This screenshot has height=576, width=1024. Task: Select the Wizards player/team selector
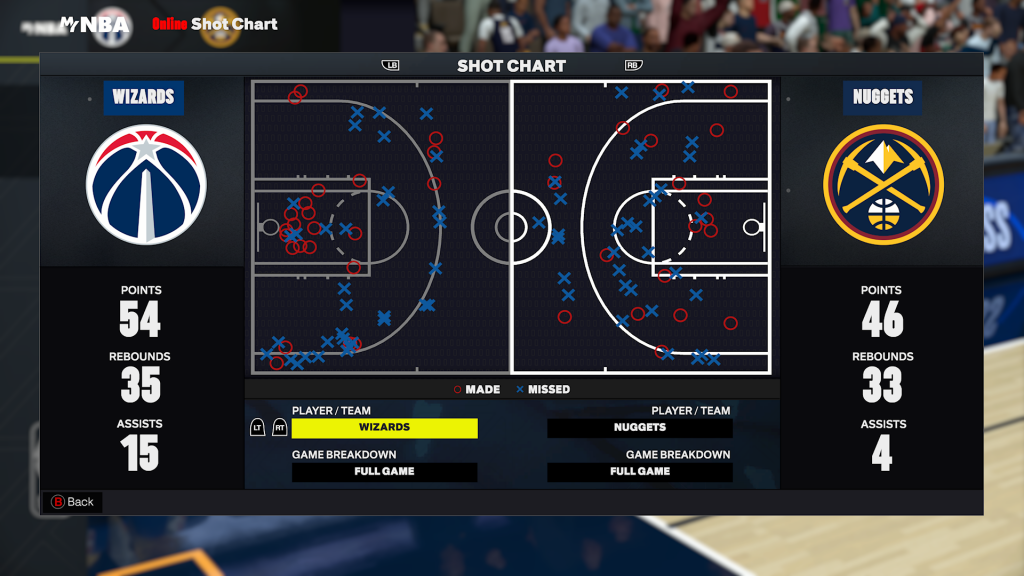click(x=384, y=428)
